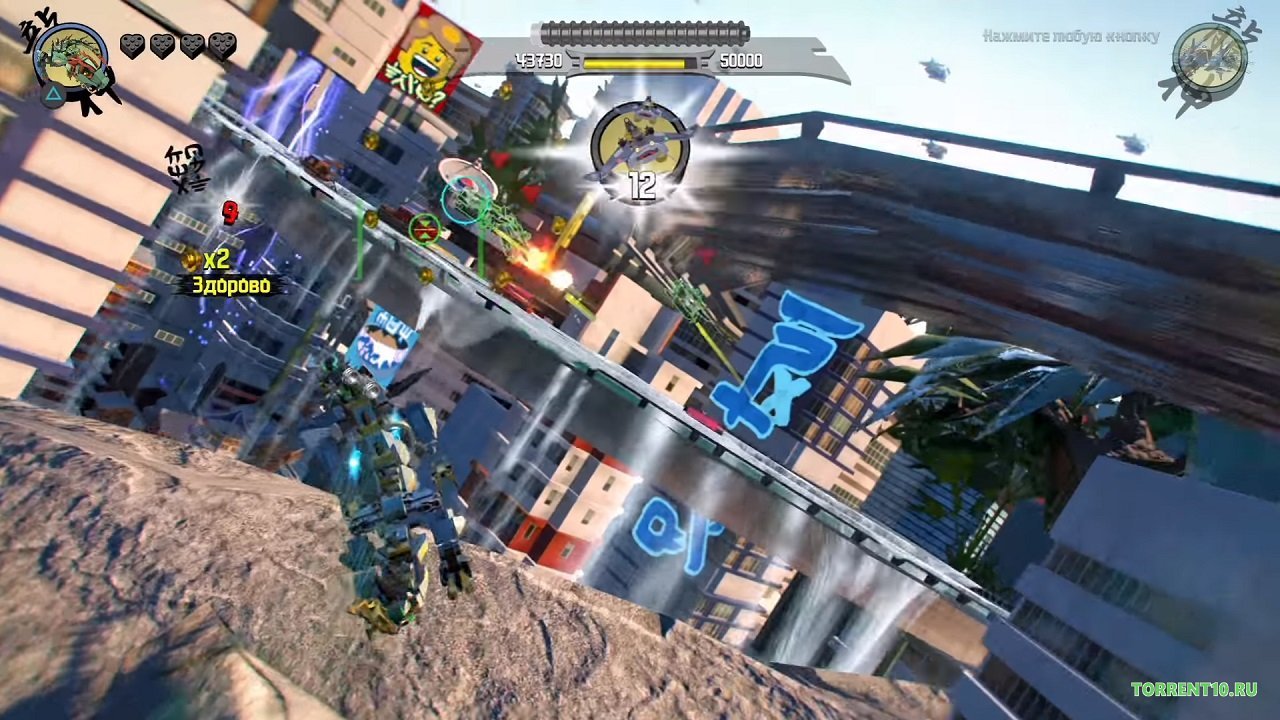Click the 'Здорово' praise banner

coord(232,283)
